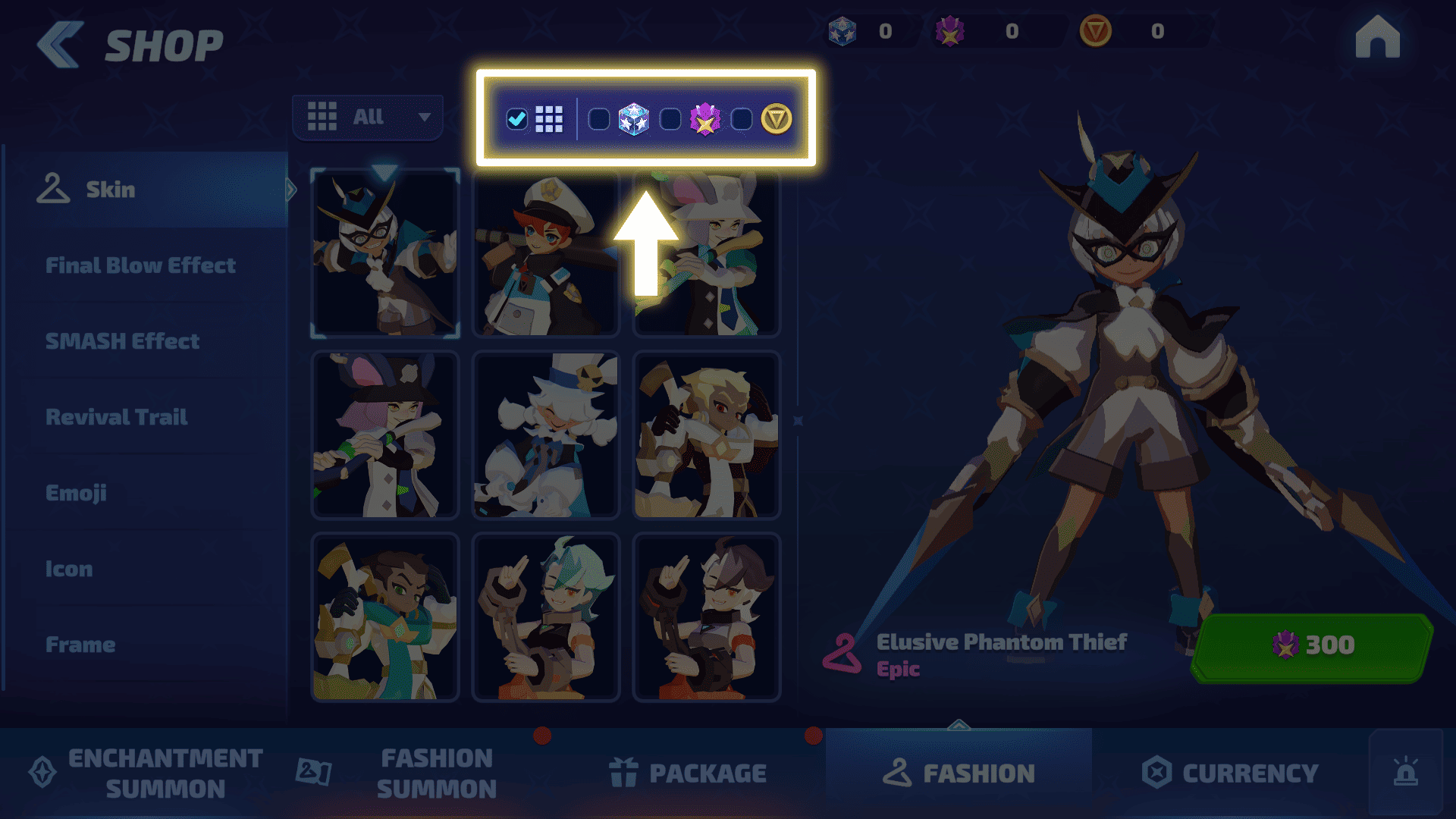This screenshot has height=819, width=1456.
Task: Tick the purple star gem currency checkbox
Action: tap(670, 119)
